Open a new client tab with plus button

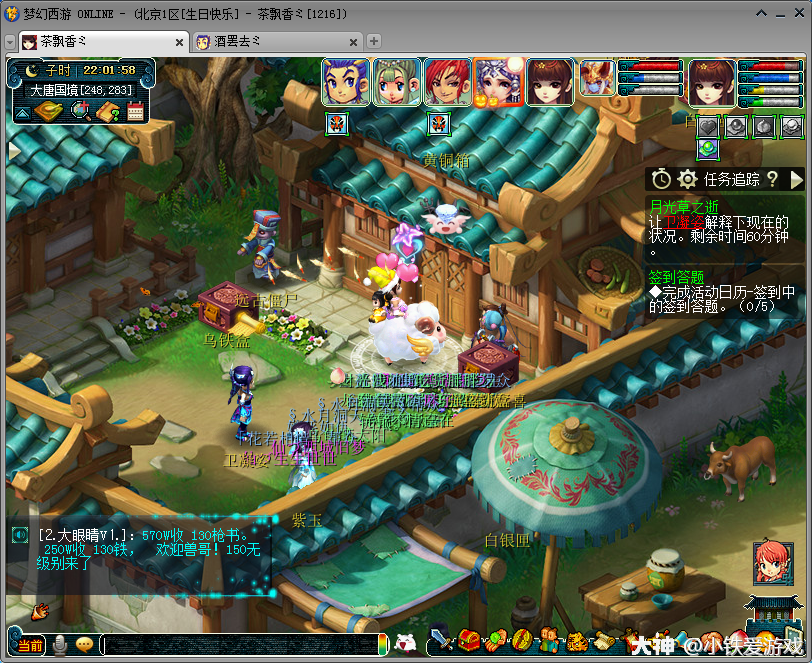point(374,41)
